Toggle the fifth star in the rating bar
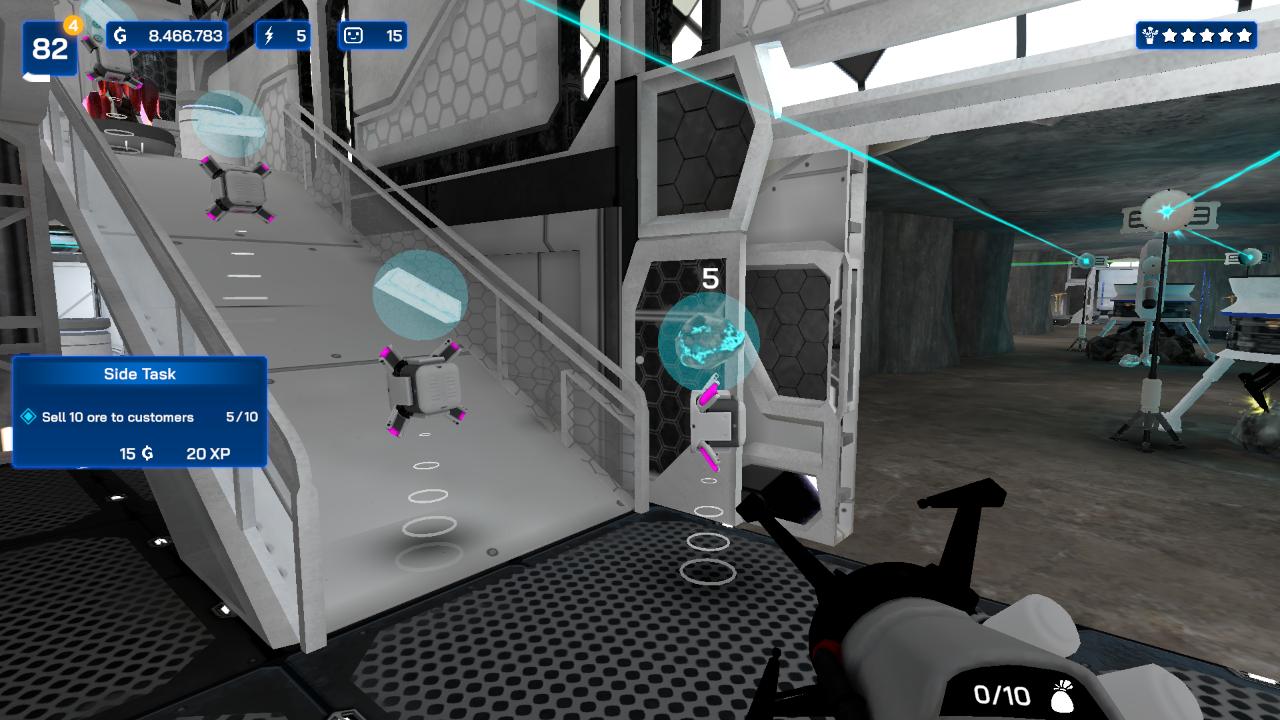The height and width of the screenshot is (720, 1280). tap(1245, 33)
